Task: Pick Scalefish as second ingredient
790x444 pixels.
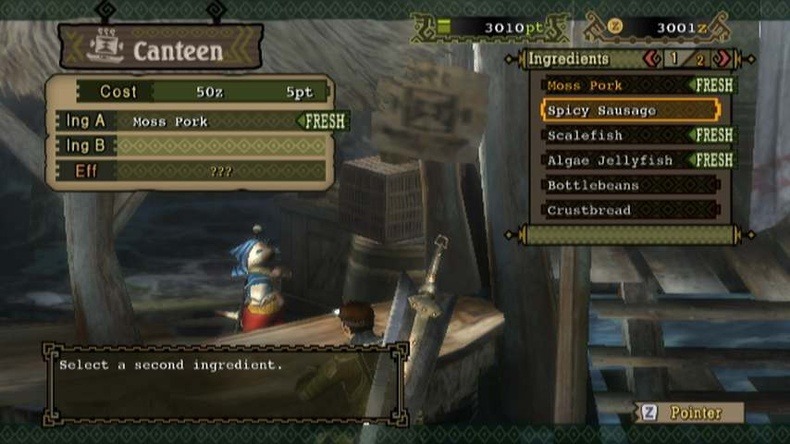Action: (x=618, y=135)
